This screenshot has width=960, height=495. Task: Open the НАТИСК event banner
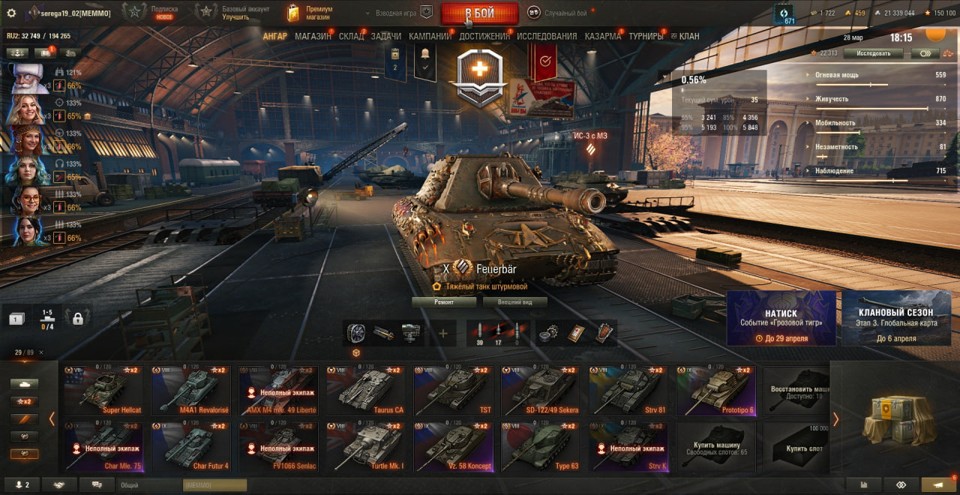pos(781,318)
